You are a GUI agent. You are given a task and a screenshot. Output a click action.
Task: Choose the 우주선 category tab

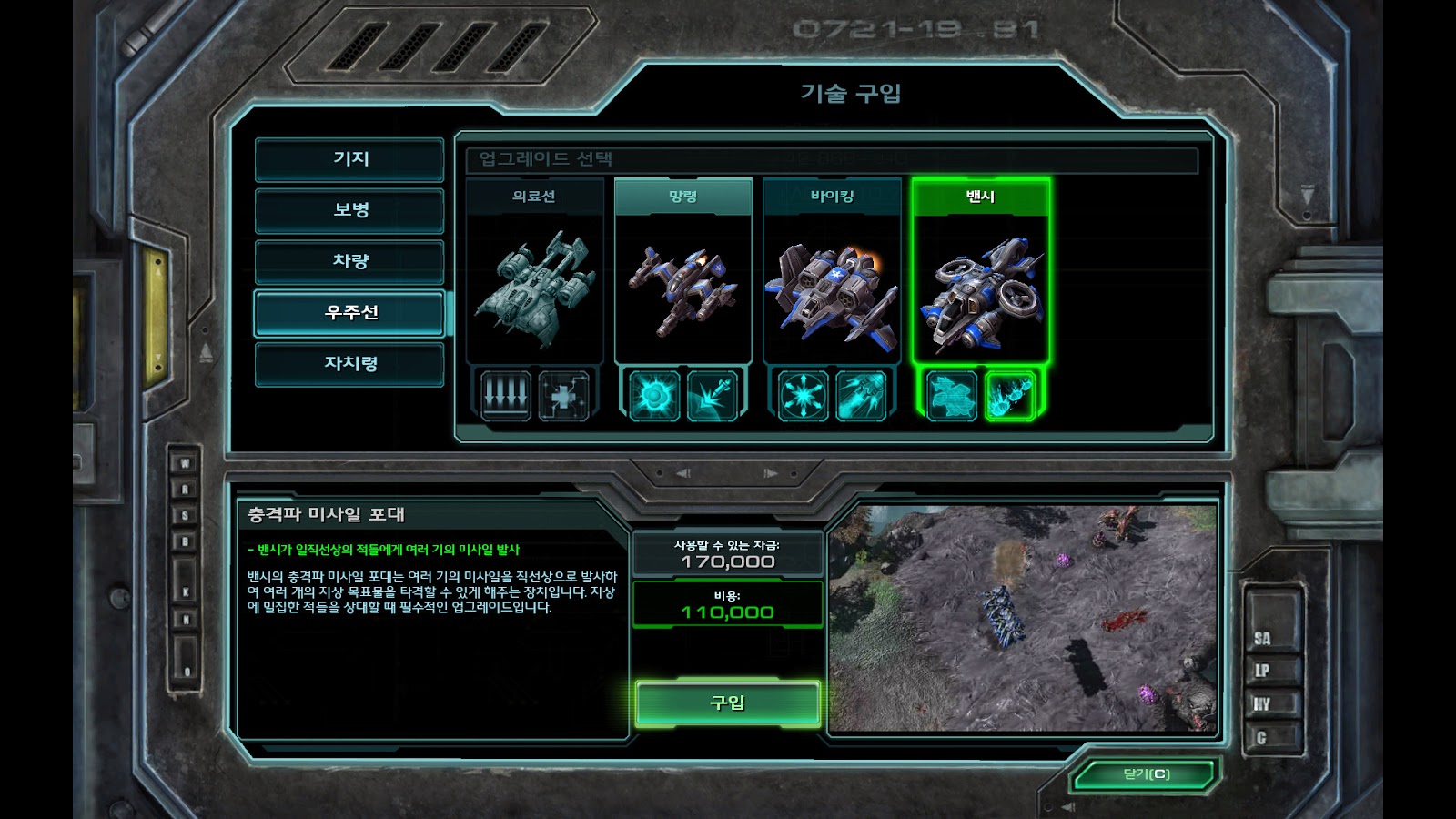[350, 313]
